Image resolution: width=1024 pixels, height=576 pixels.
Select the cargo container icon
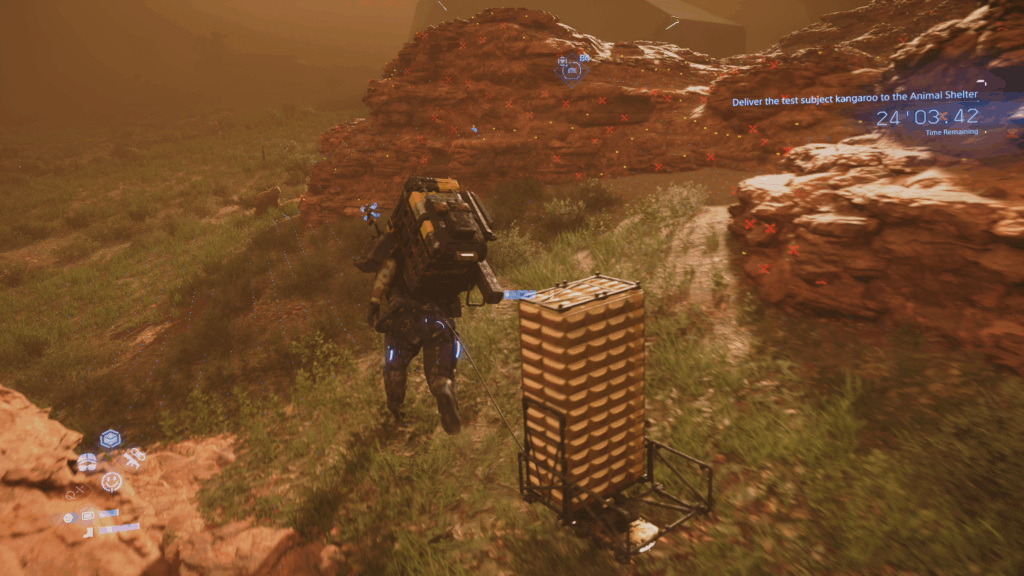click(110, 438)
